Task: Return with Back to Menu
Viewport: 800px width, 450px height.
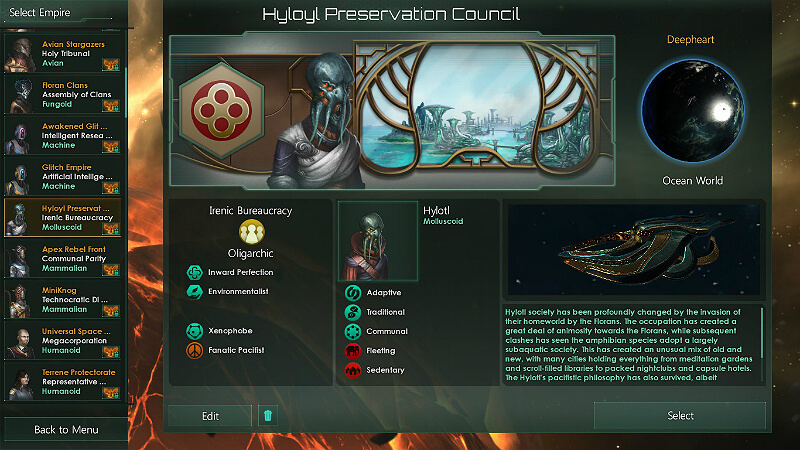Action: pos(65,430)
